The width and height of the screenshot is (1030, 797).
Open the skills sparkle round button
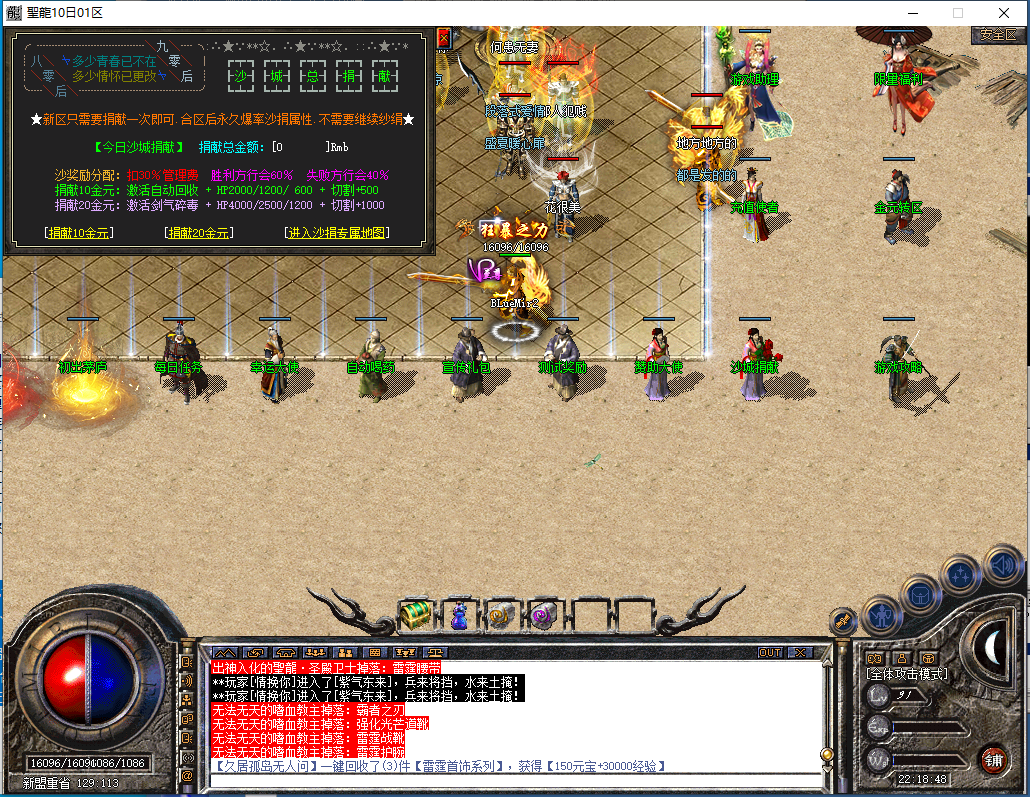coord(961,574)
